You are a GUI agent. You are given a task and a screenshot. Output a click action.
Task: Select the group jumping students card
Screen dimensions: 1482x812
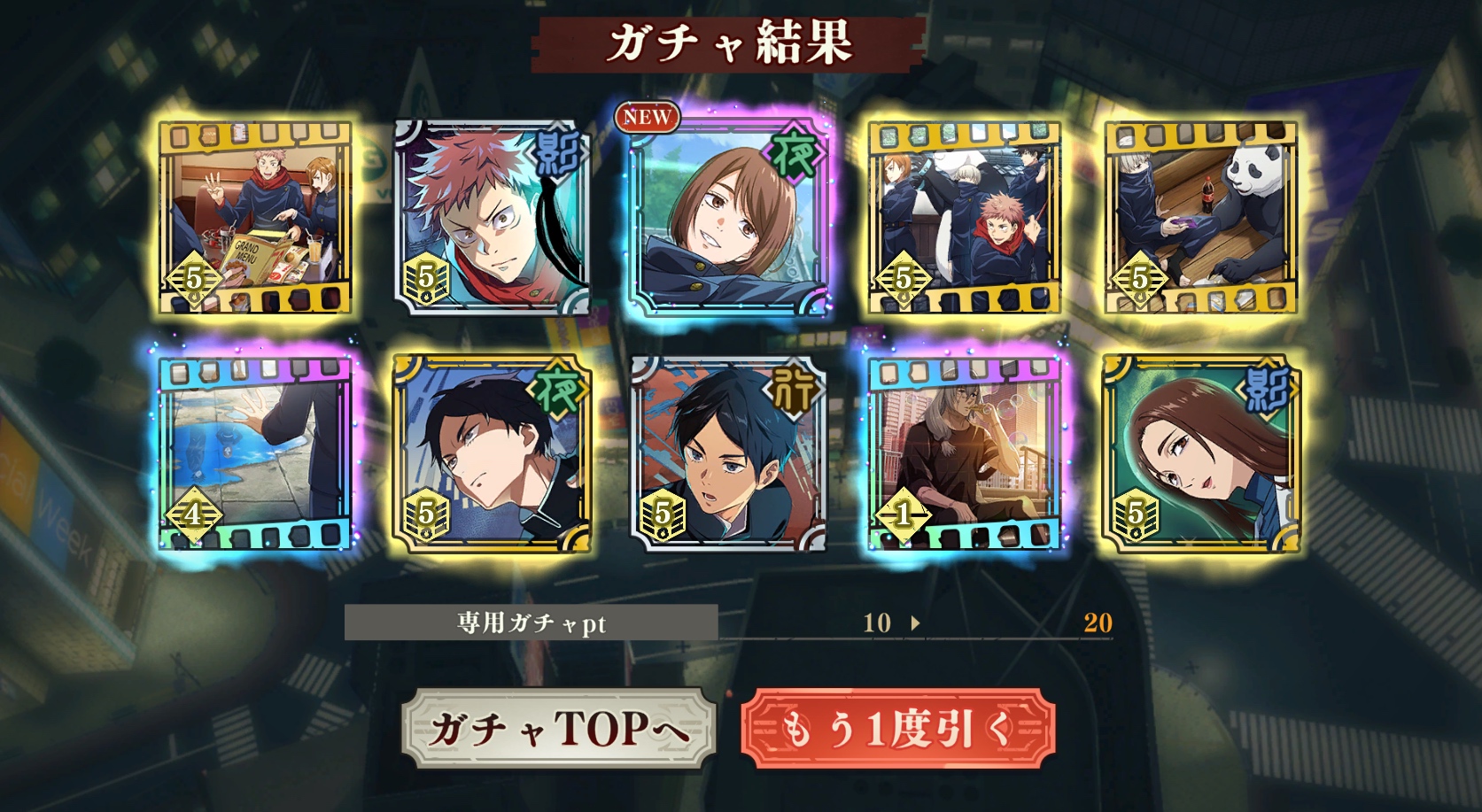click(x=964, y=218)
